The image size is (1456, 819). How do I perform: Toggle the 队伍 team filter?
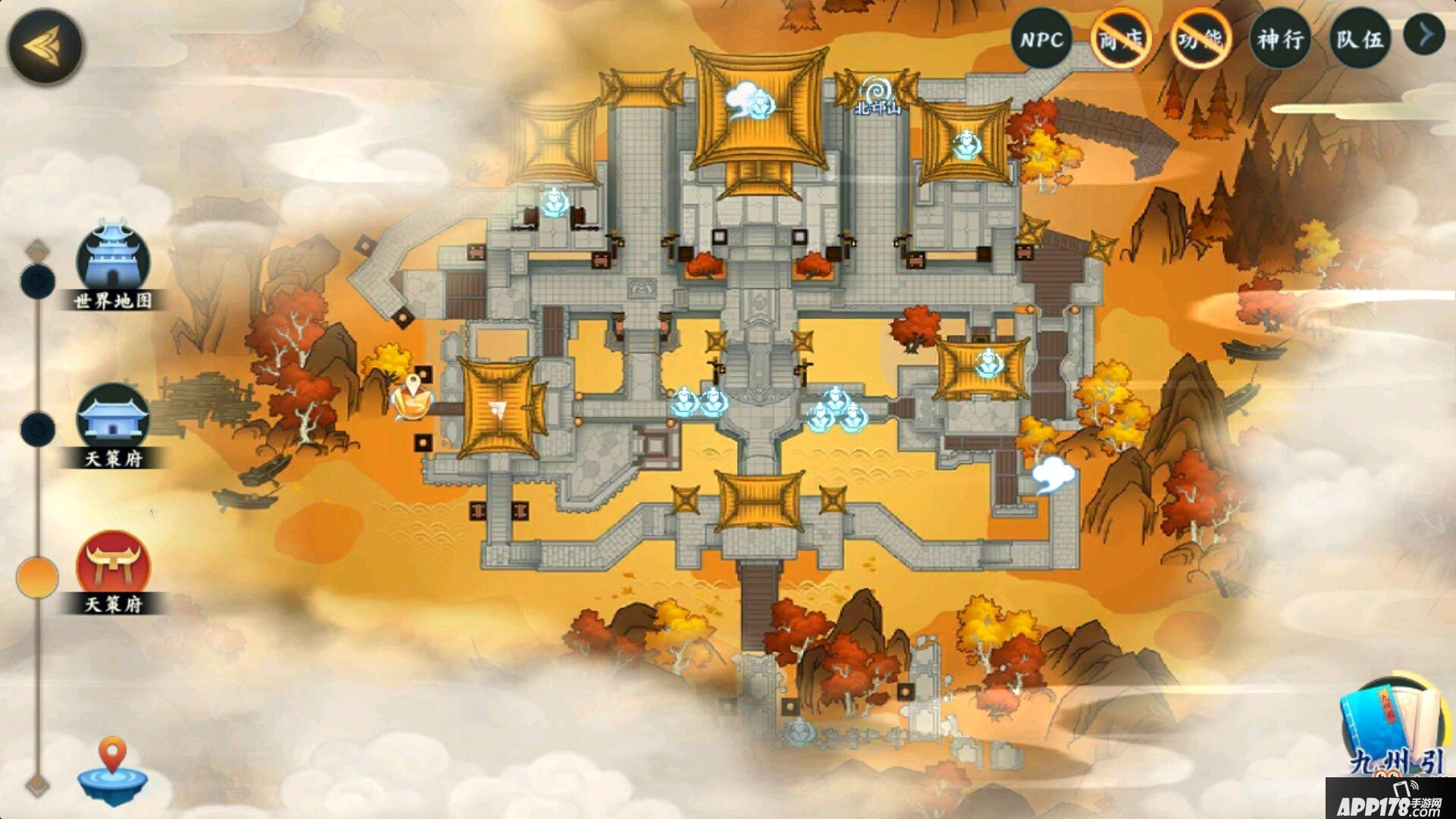1360,39
